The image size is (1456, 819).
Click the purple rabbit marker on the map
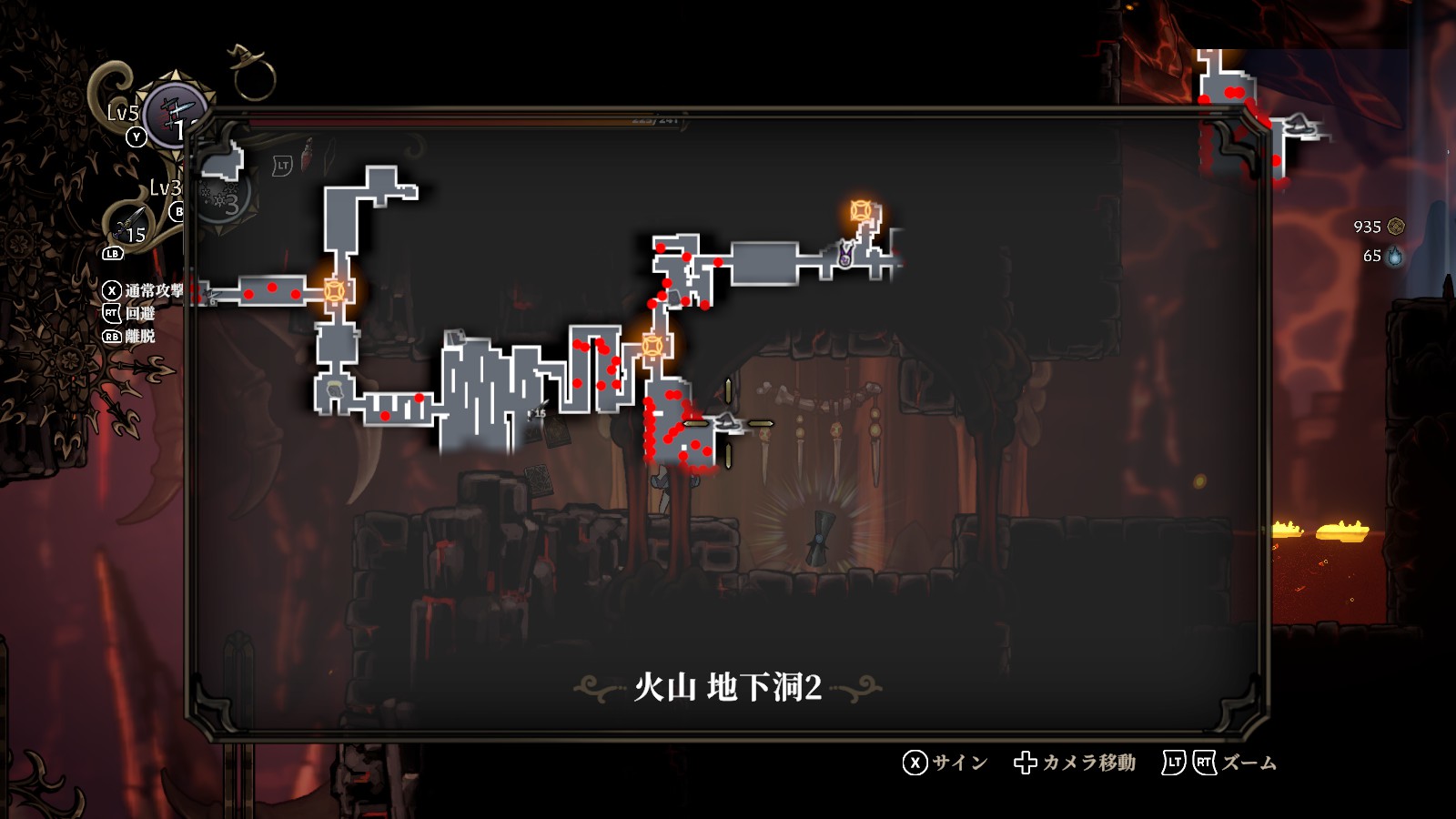844,255
